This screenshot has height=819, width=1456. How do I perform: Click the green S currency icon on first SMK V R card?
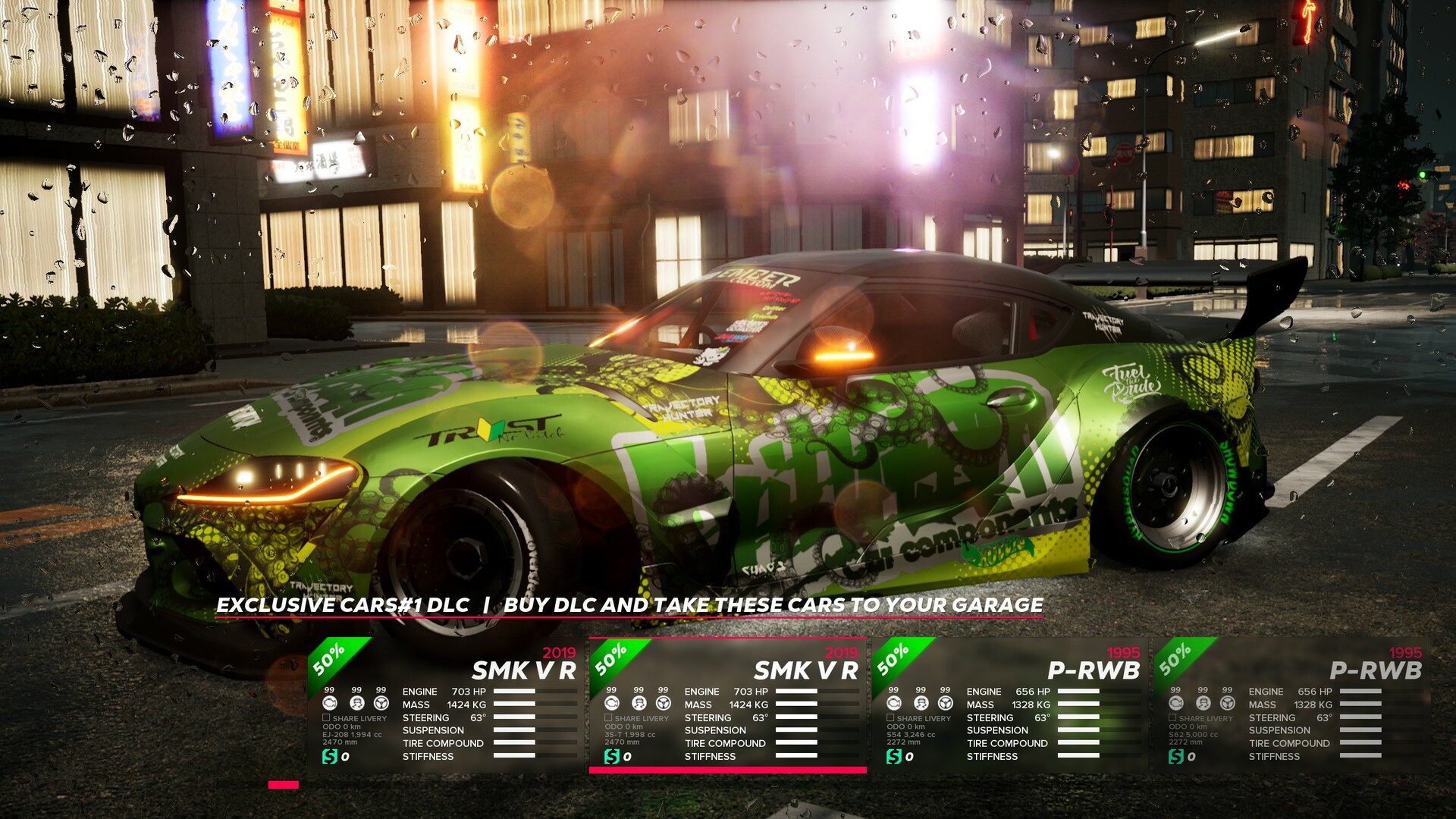tap(331, 757)
